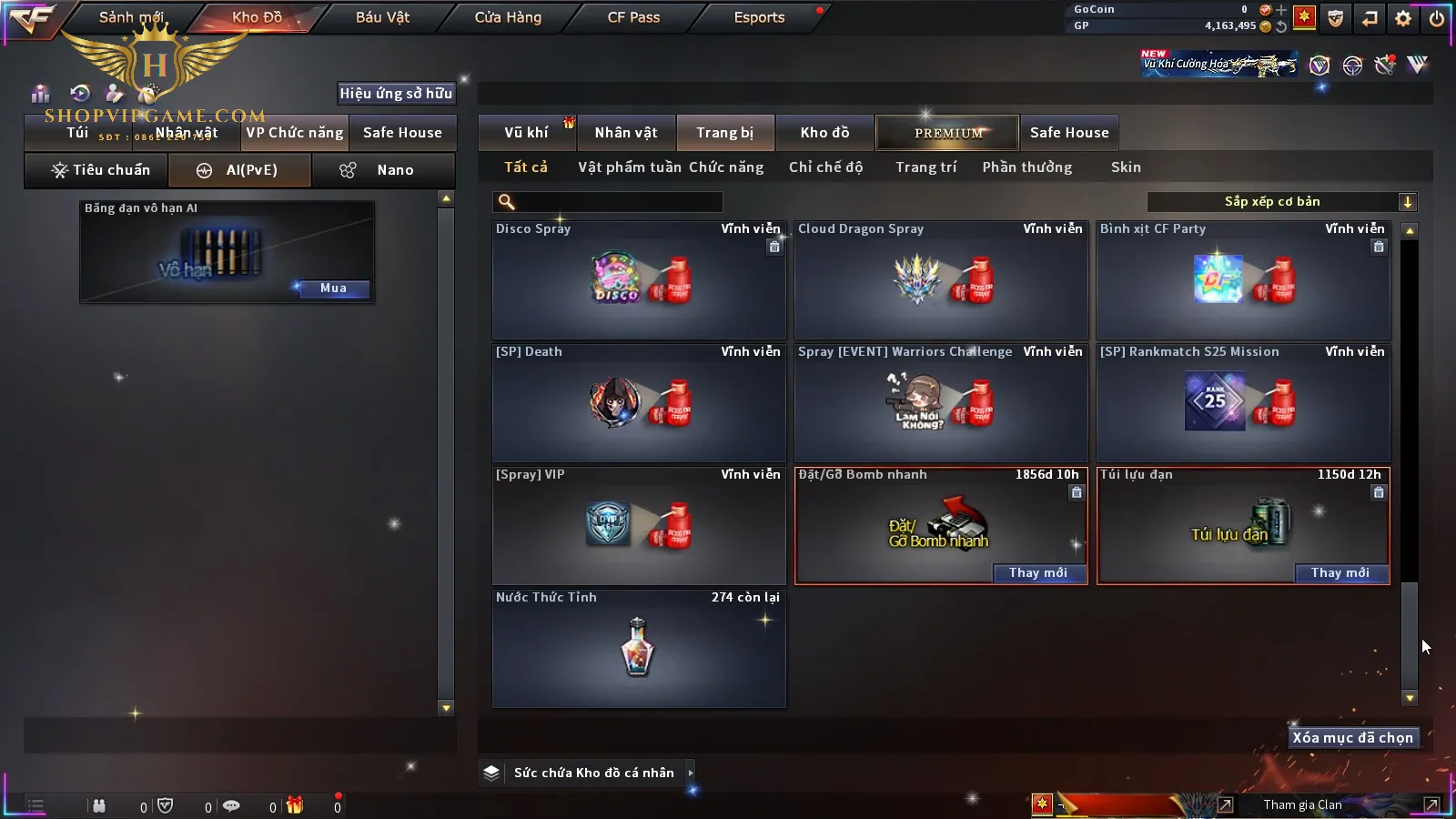Click the Tham gia Clan bar
Image resolution: width=1456 pixels, height=819 pixels.
[x=1302, y=804]
